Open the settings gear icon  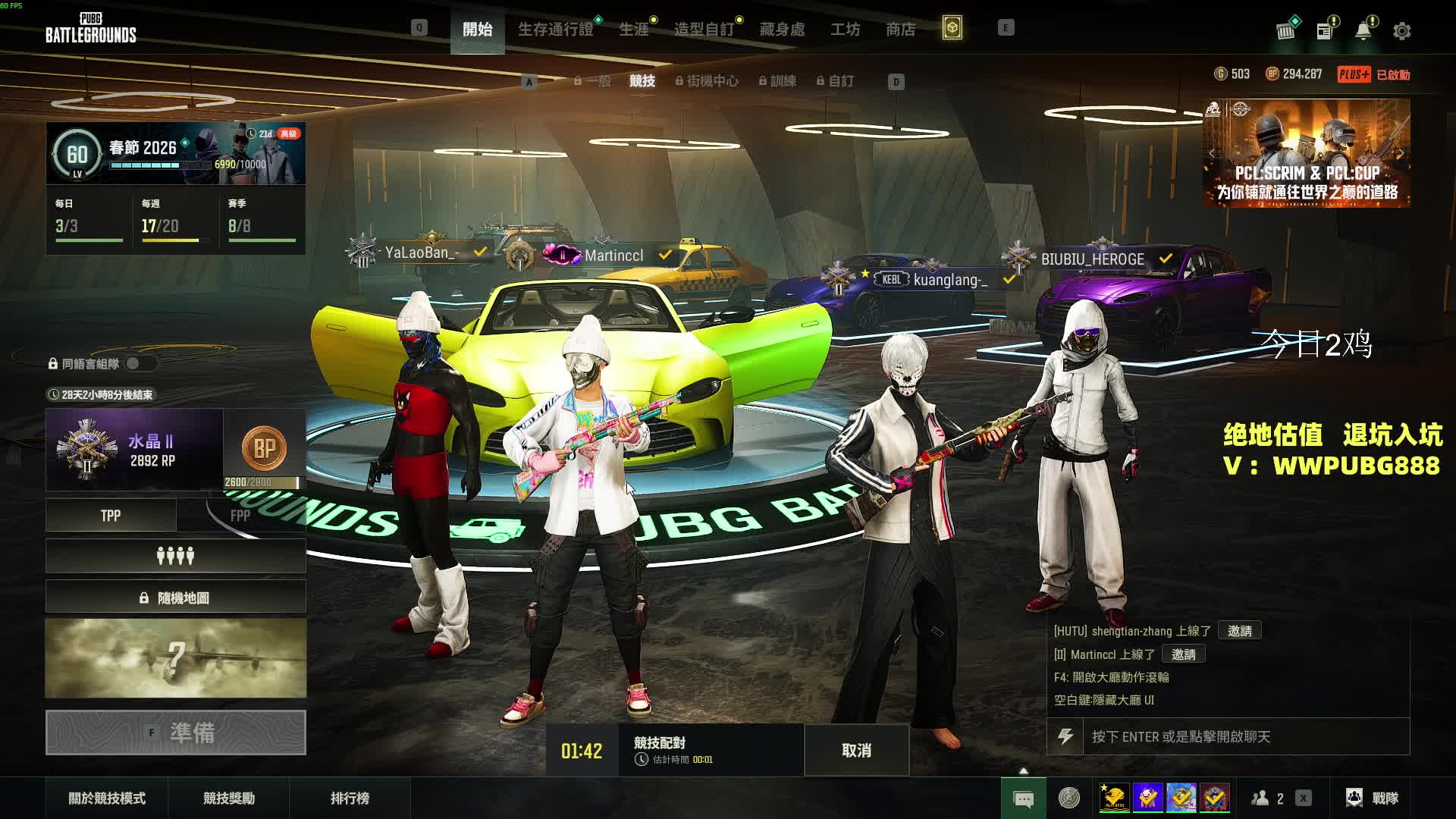[1401, 31]
